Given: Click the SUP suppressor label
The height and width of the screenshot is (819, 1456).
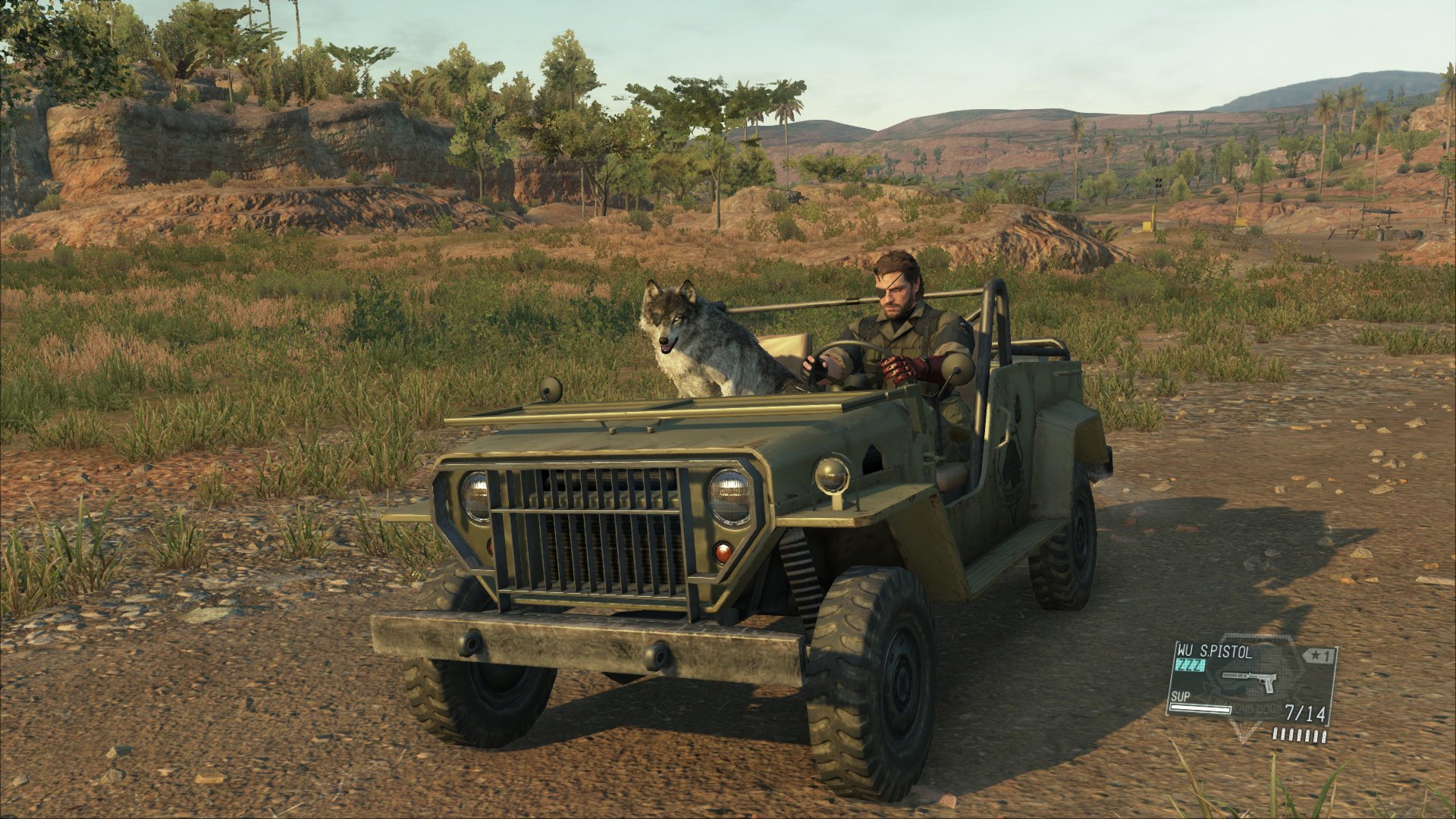Looking at the screenshot, I should 1180,698.
